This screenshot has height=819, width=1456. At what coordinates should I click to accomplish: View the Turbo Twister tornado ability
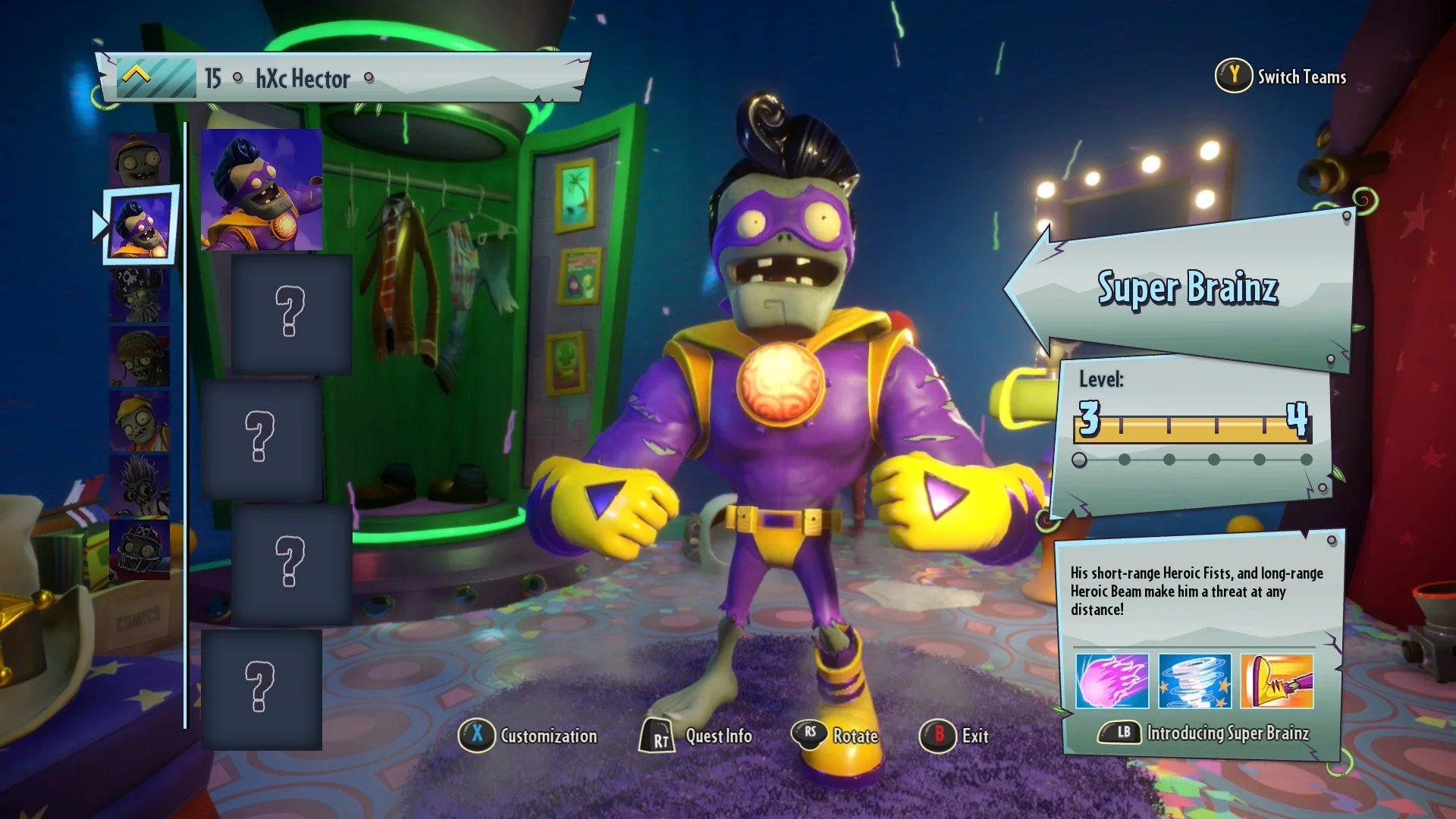(1194, 681)
